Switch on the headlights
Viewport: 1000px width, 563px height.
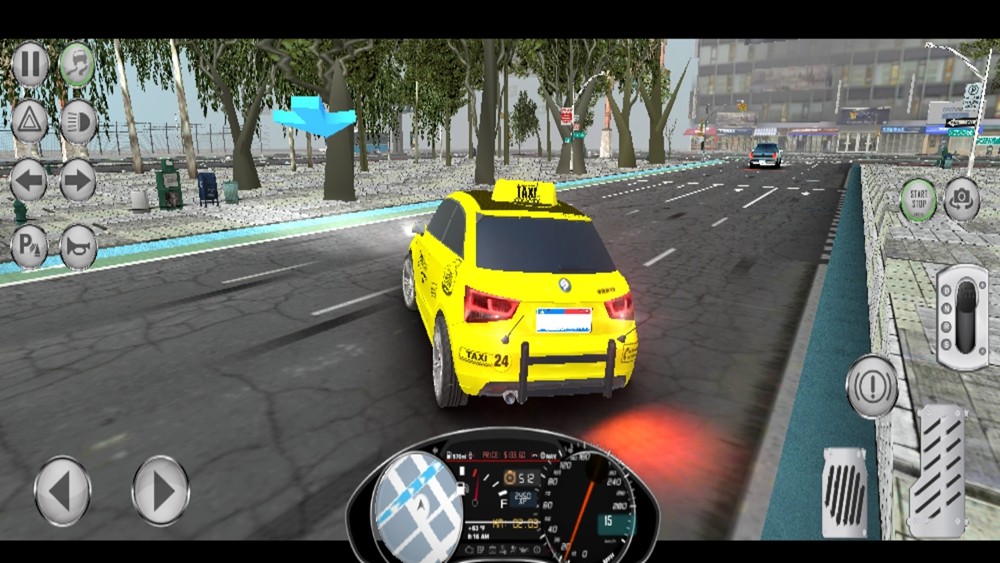(77, 122)
